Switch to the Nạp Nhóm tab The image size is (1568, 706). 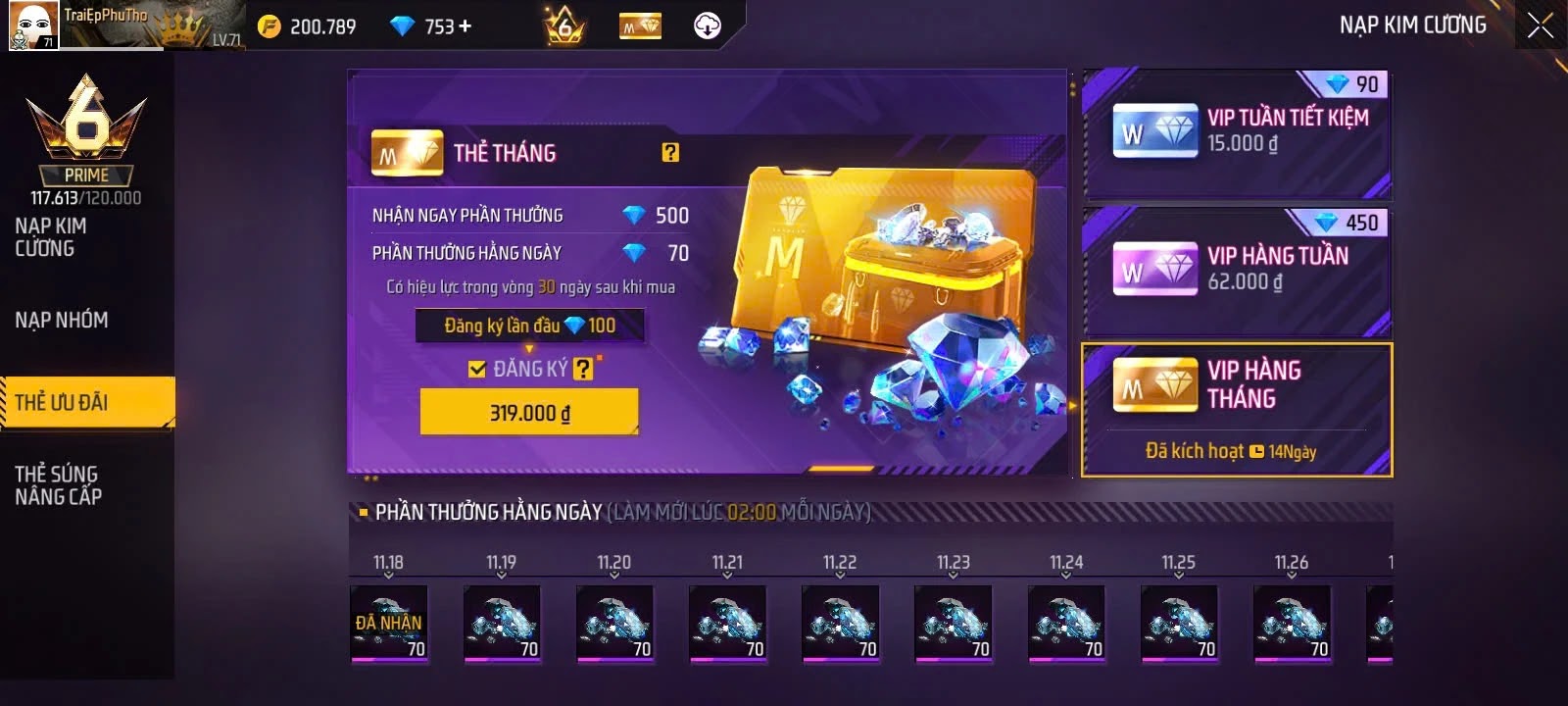coord(62,320)
